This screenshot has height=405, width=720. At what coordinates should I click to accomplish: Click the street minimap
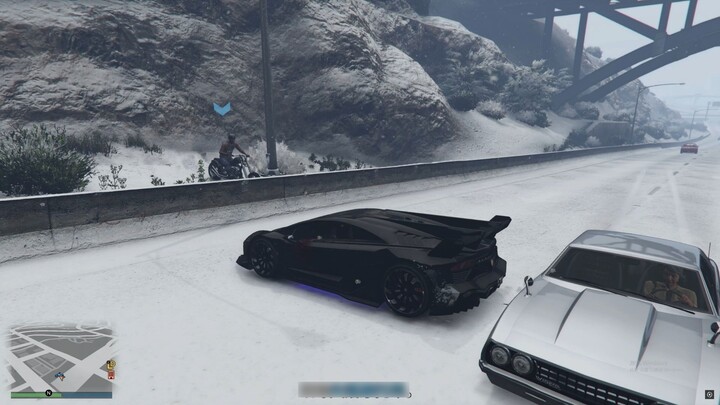click(60, 357)
